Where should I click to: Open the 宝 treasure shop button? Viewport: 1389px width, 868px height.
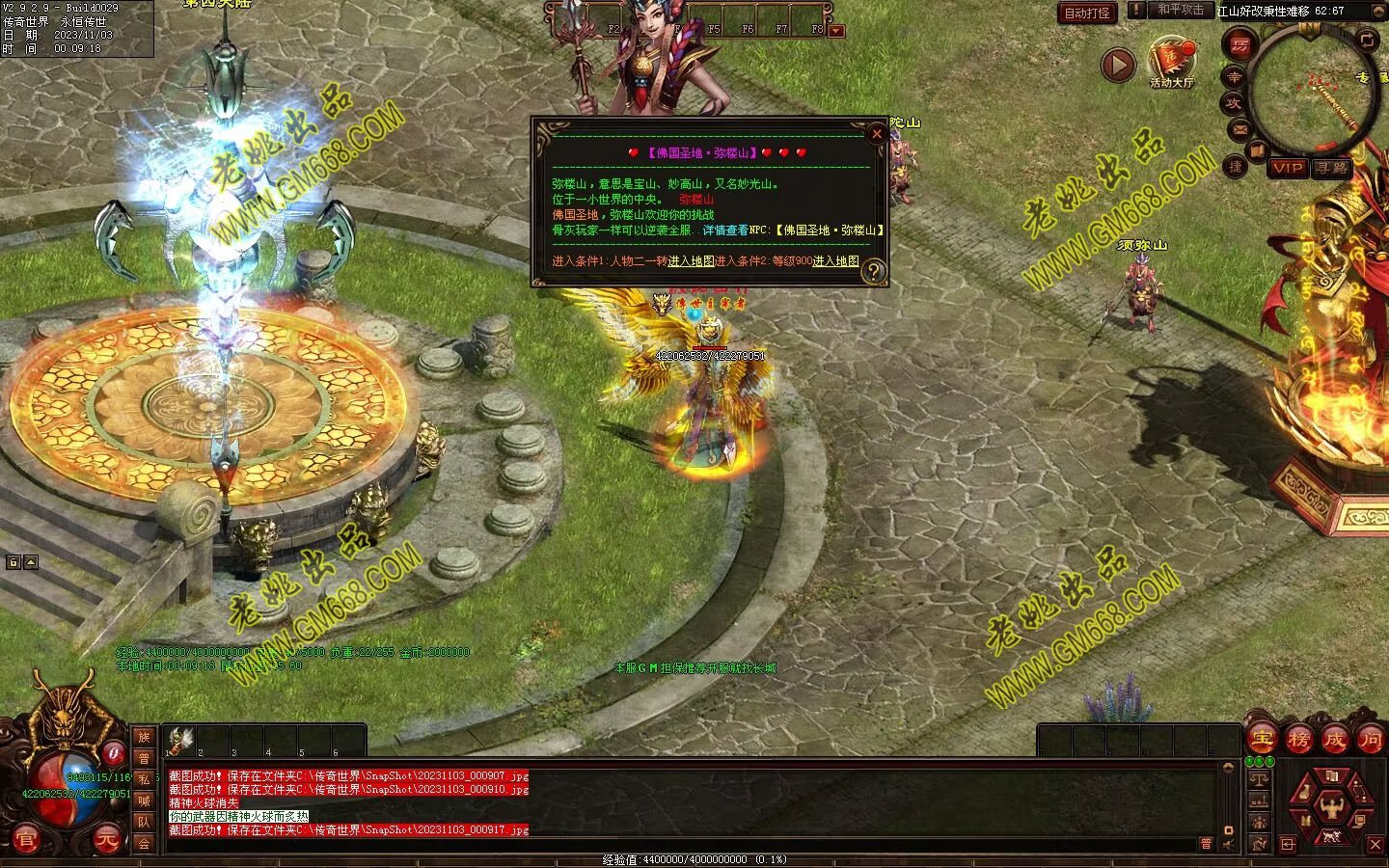[x=1261, y=740]
